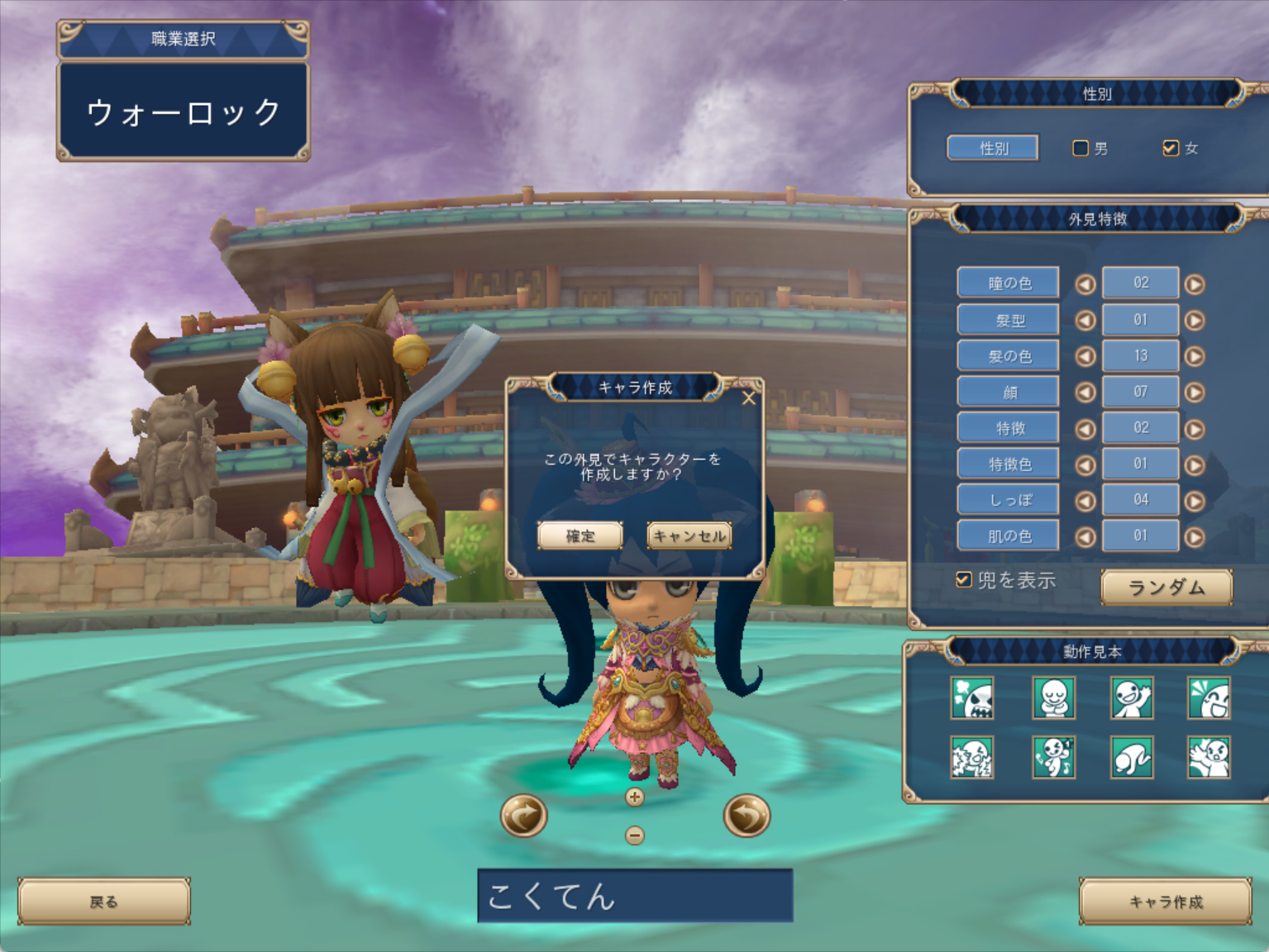This screenshot has width=1269, height=952.
Task: Open the 職業選択 class panel ウォーロック
Action: click(x=183, y=112)
